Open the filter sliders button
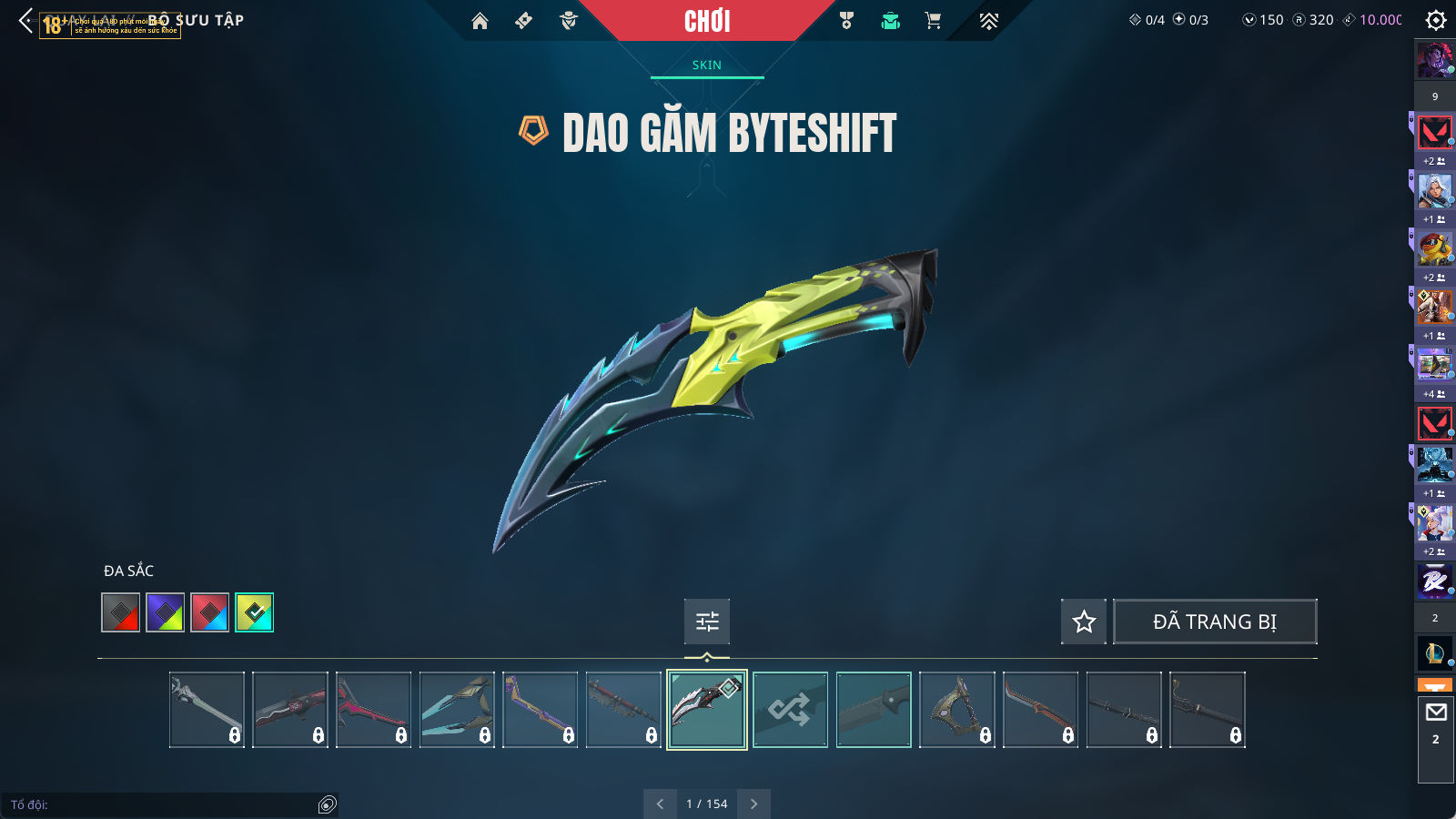This screenshot has width=1456, height=819. point(707,622)
